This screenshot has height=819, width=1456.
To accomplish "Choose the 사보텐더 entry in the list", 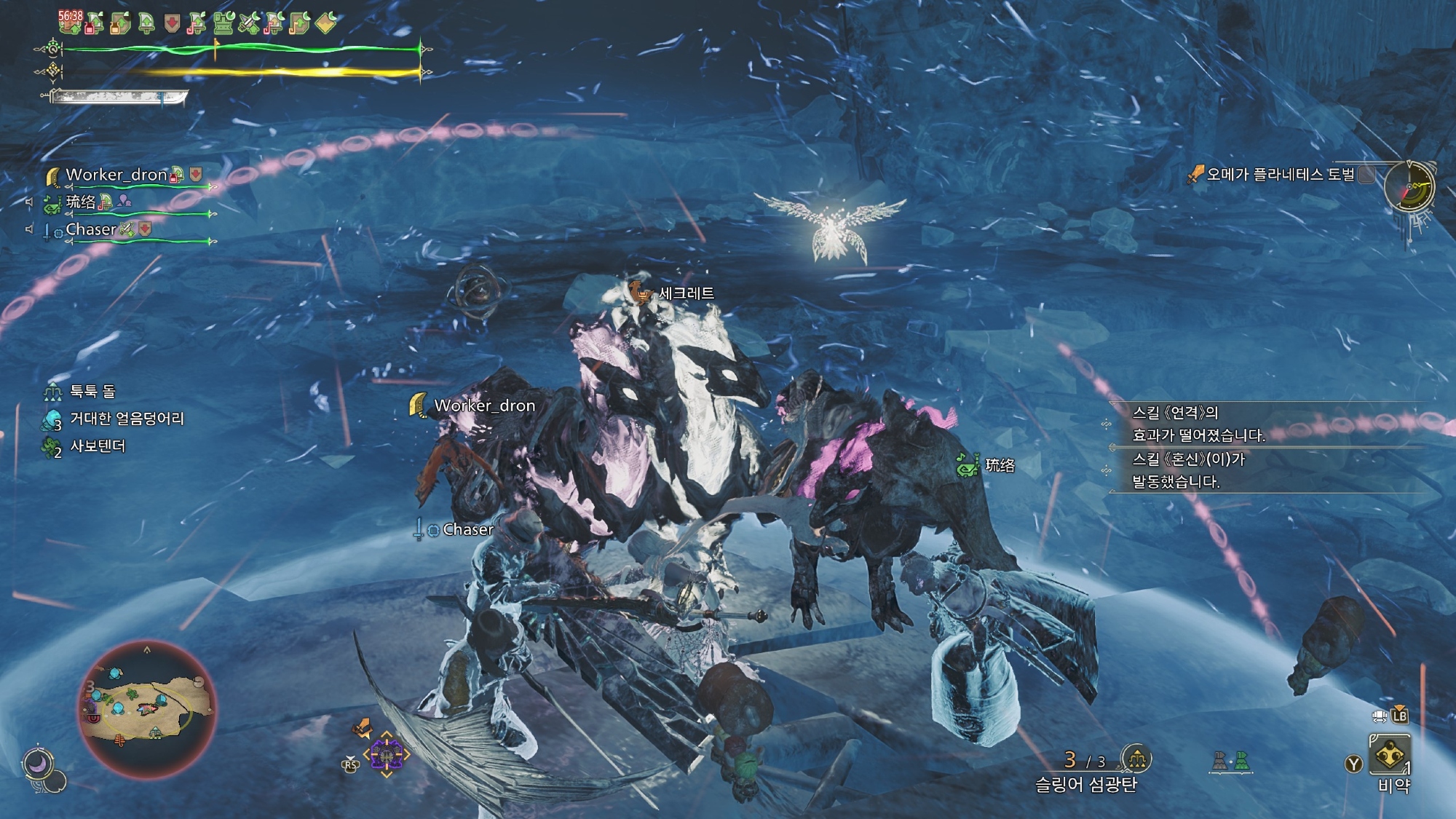I will [x=97, y=446].
